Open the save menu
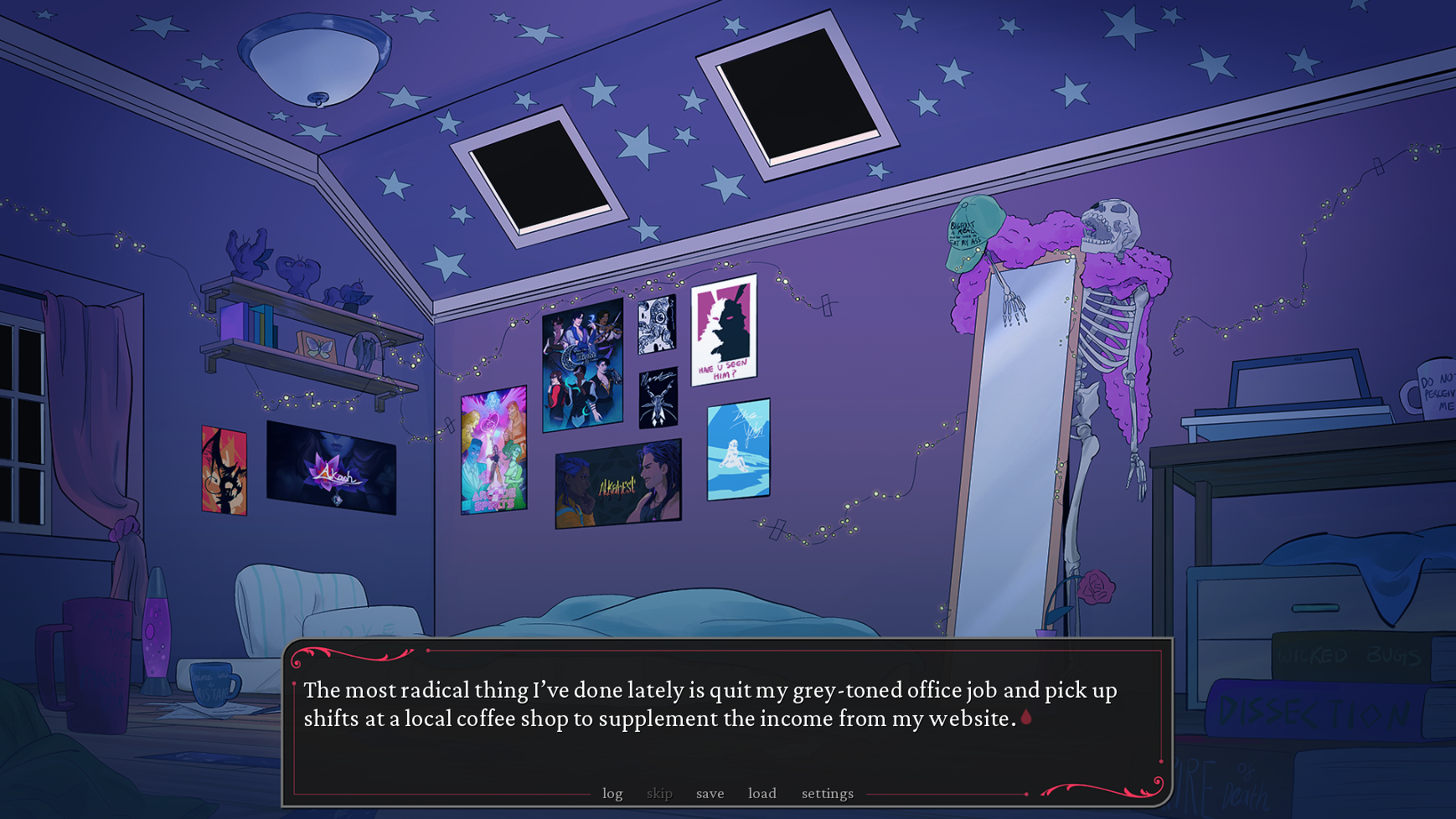 710,793
